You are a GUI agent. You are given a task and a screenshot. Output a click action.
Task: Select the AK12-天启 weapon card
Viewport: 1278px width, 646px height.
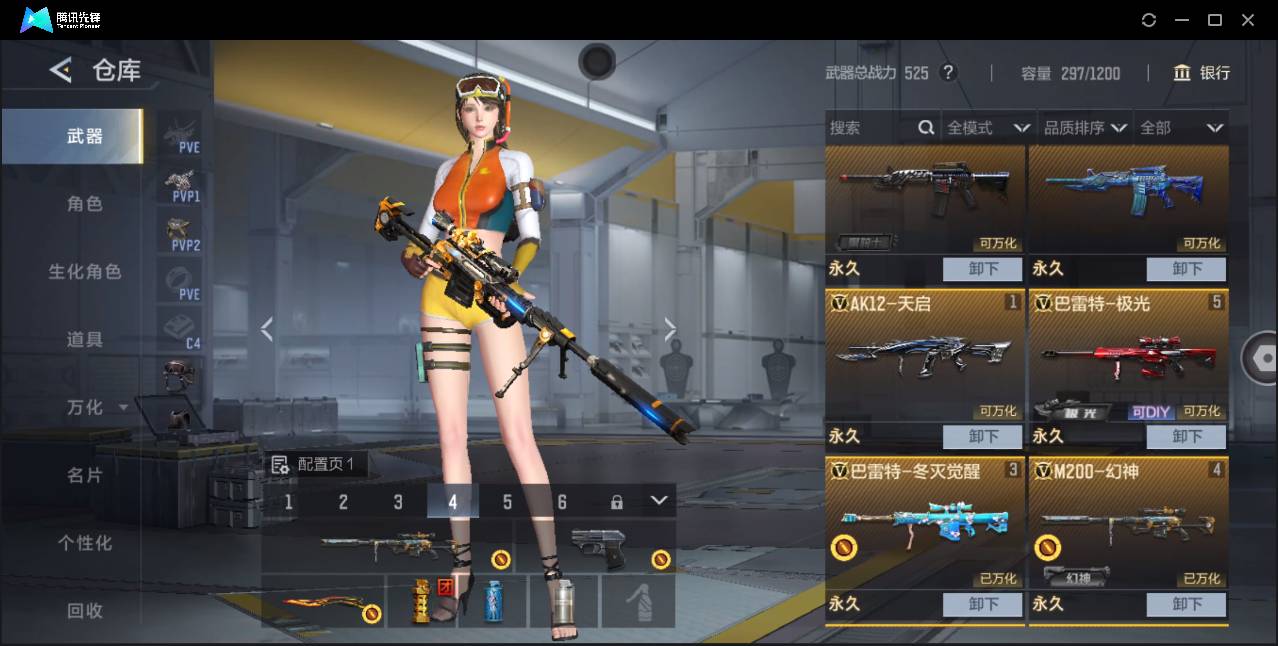pyautogui.click(x=924, y=356)
